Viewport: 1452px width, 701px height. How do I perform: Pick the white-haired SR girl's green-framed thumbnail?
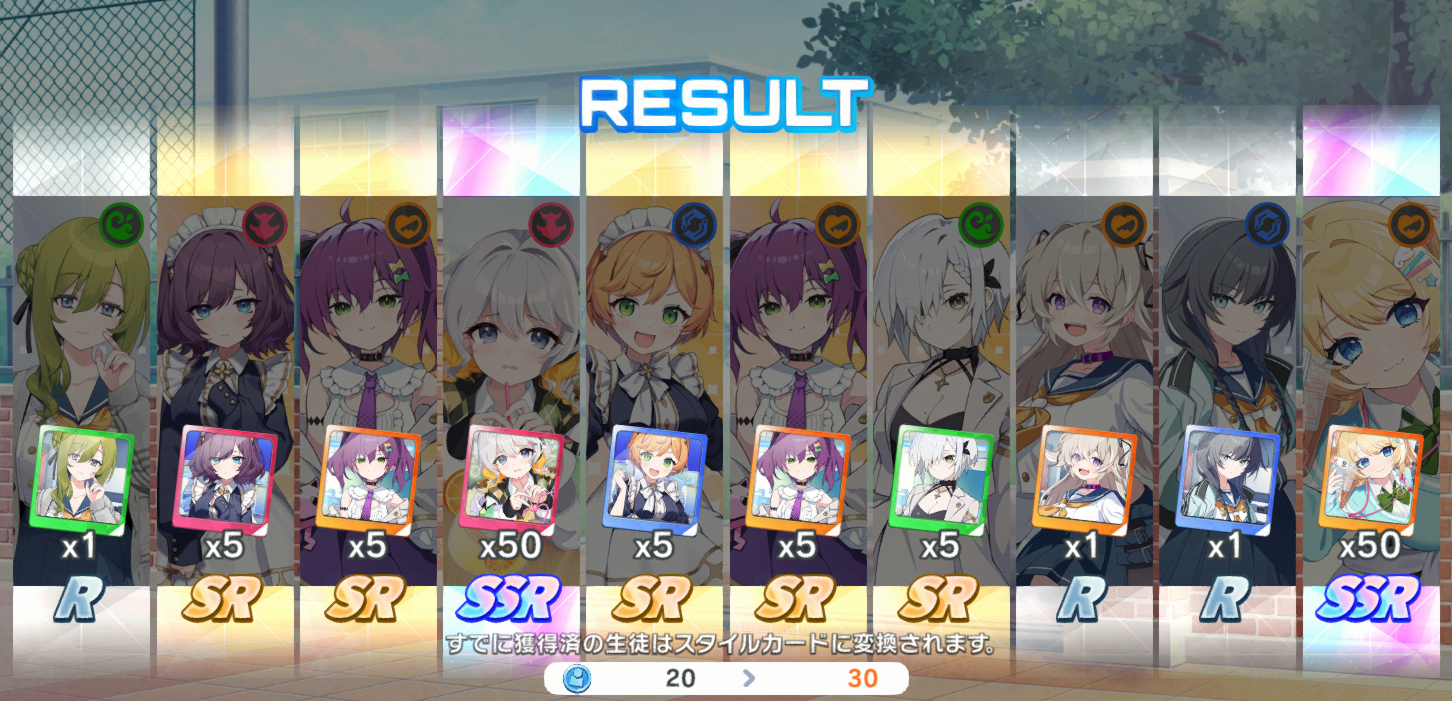tap(941, 477)
